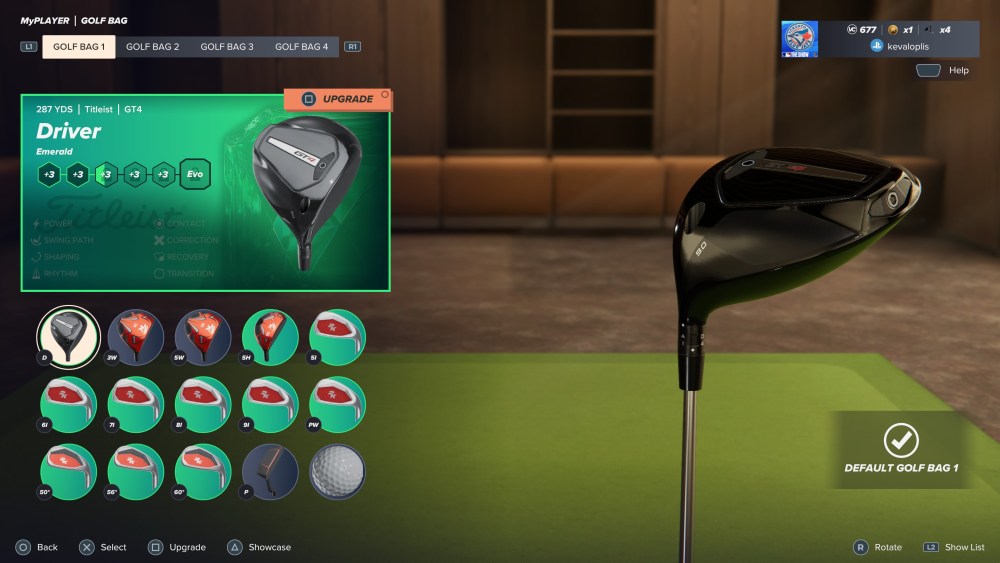The height and width of the screenshot is (563, 1000).
Task: Select the 9I iron slot
Action: [x=270, y=404]
